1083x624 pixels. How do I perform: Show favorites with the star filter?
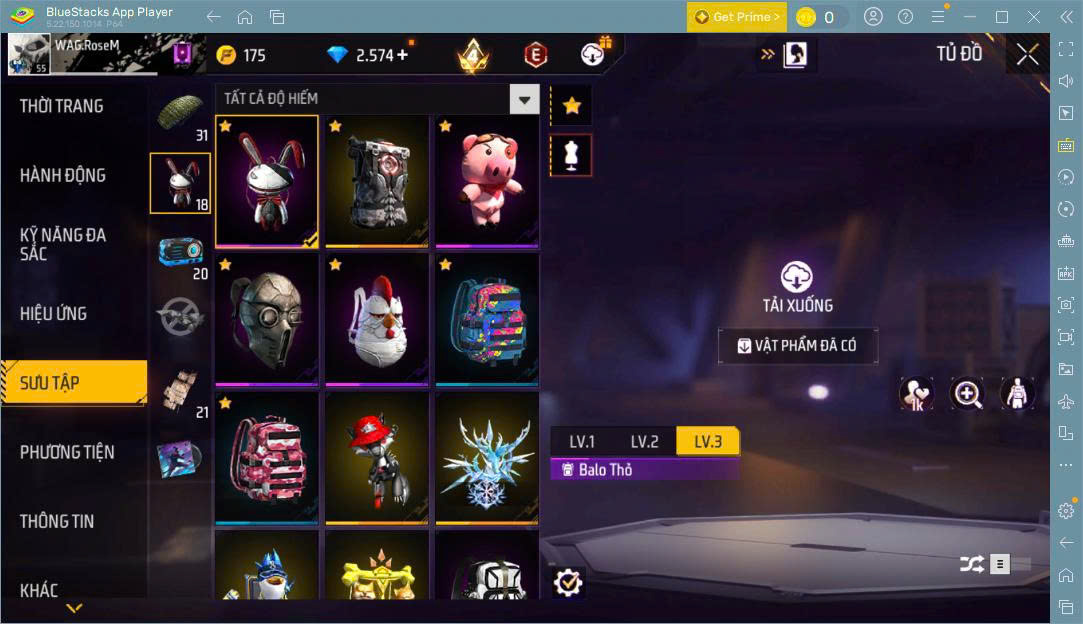point(572,105)
